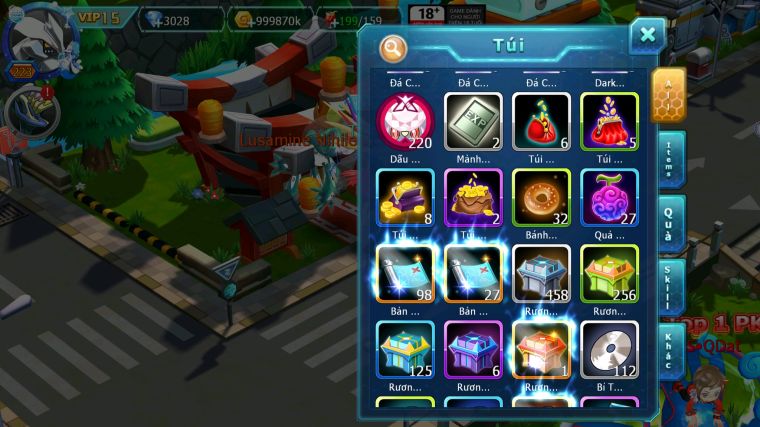Select the pink orb item with 220

pyautogui.click(x=406, y=122)
